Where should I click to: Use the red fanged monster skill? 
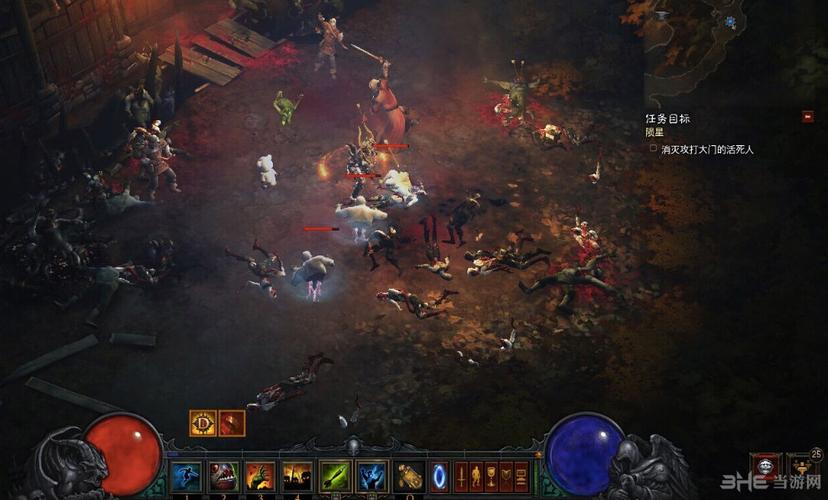[x=224, y=475]
